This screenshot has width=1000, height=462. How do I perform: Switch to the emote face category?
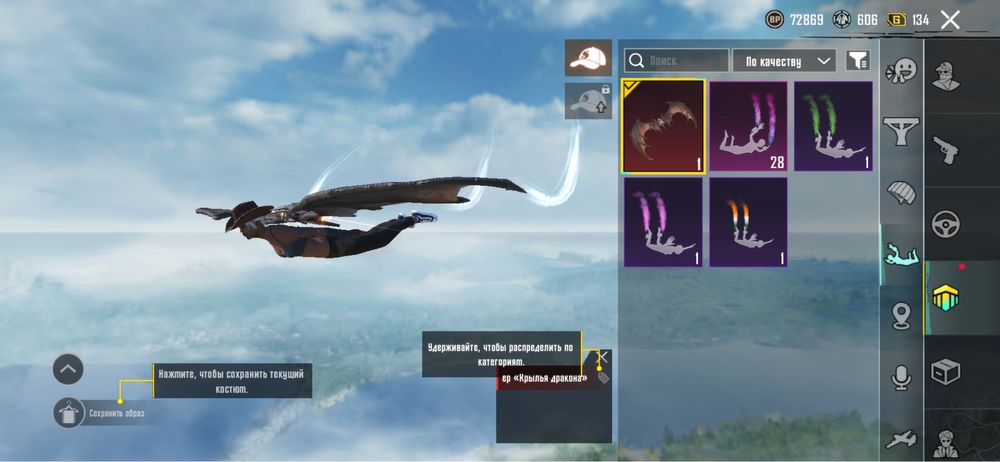(902, 70)
